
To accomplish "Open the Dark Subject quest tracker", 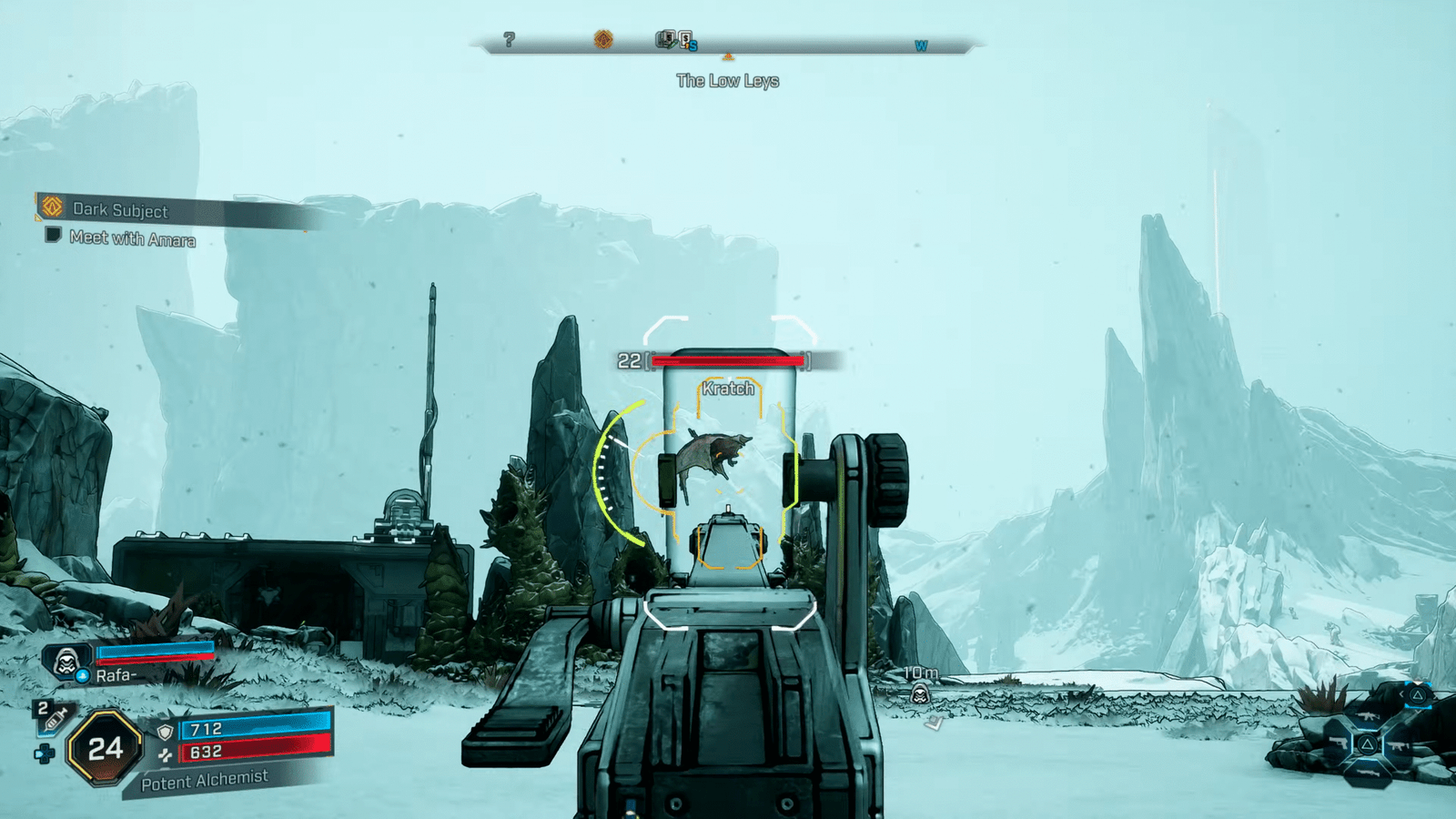I will [x=119, y=210].
